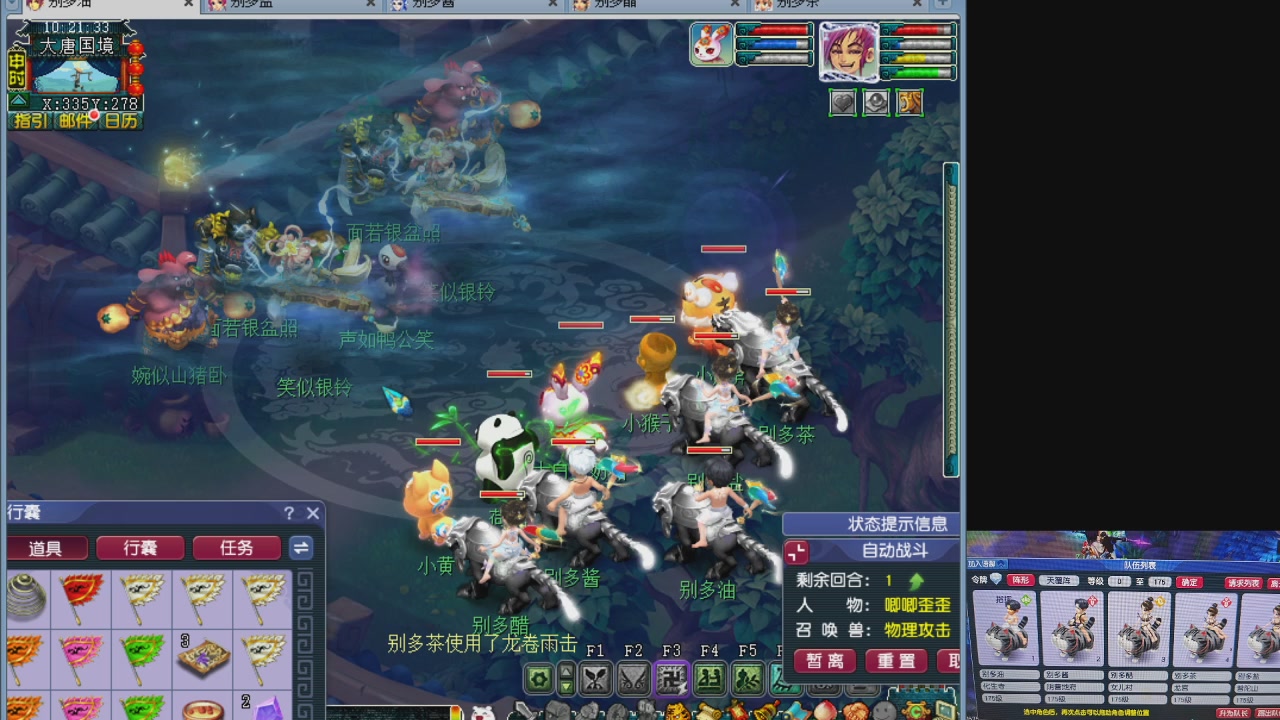Open the 天覆阵 formation dropdown
1280x720 pixels.
point(1058,580)
